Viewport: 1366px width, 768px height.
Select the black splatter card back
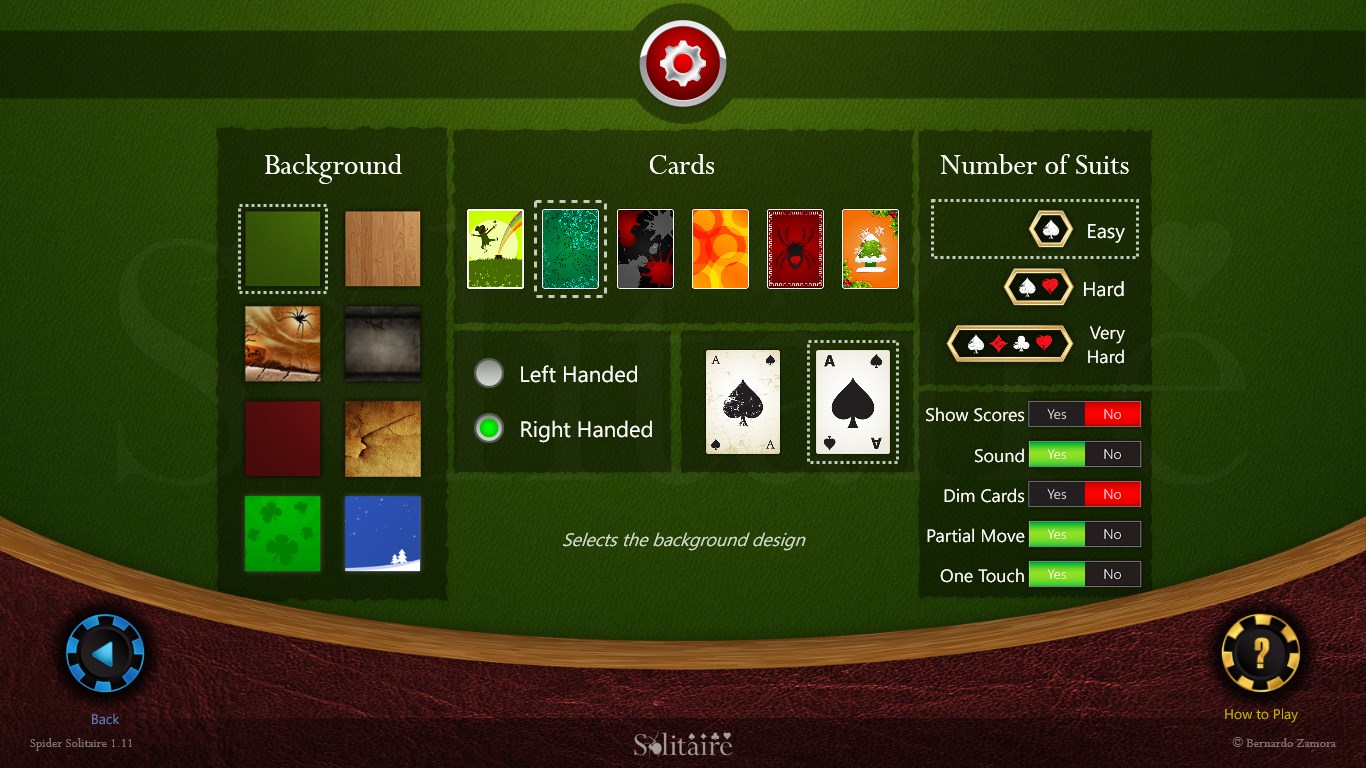(645, 248)
